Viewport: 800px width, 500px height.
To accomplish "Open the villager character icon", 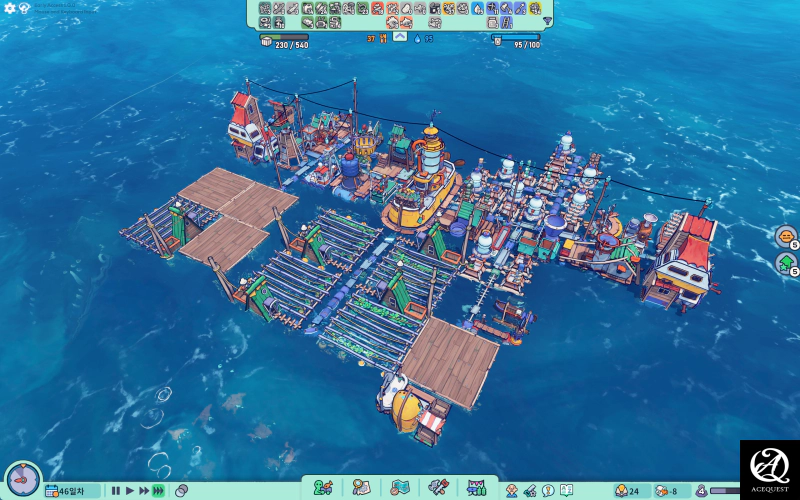I will pos(512,491).
